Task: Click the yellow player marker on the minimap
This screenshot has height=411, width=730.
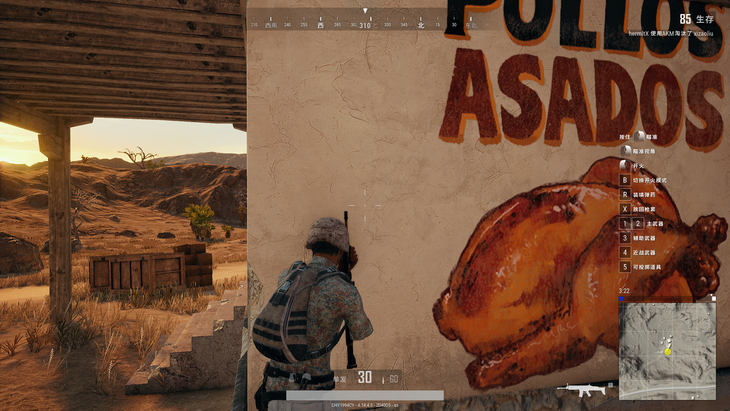Action: [667, 351]
